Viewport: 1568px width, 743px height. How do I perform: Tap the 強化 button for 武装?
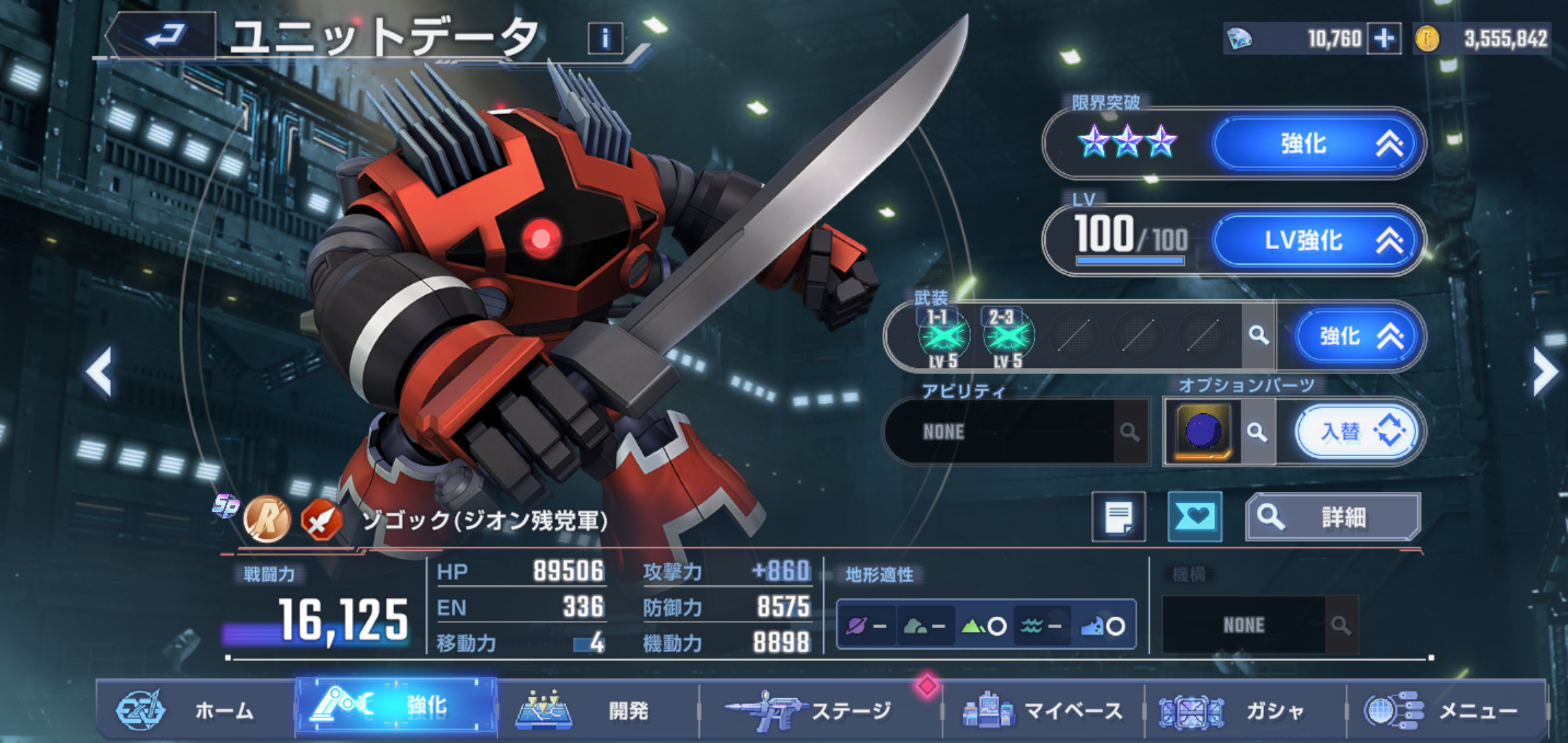(x=1356, y=336)
